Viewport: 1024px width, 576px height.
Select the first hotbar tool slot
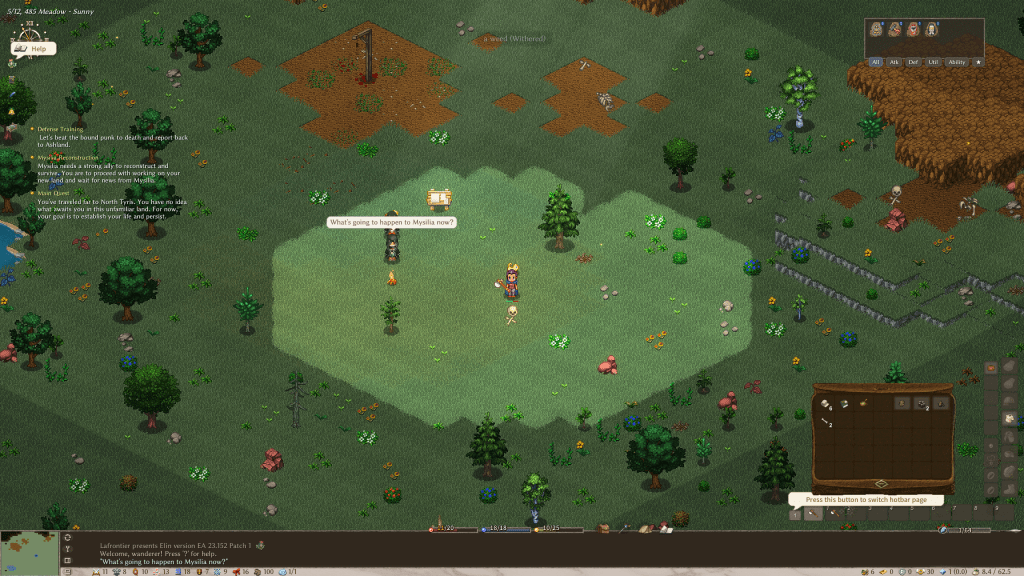point(814,514)
